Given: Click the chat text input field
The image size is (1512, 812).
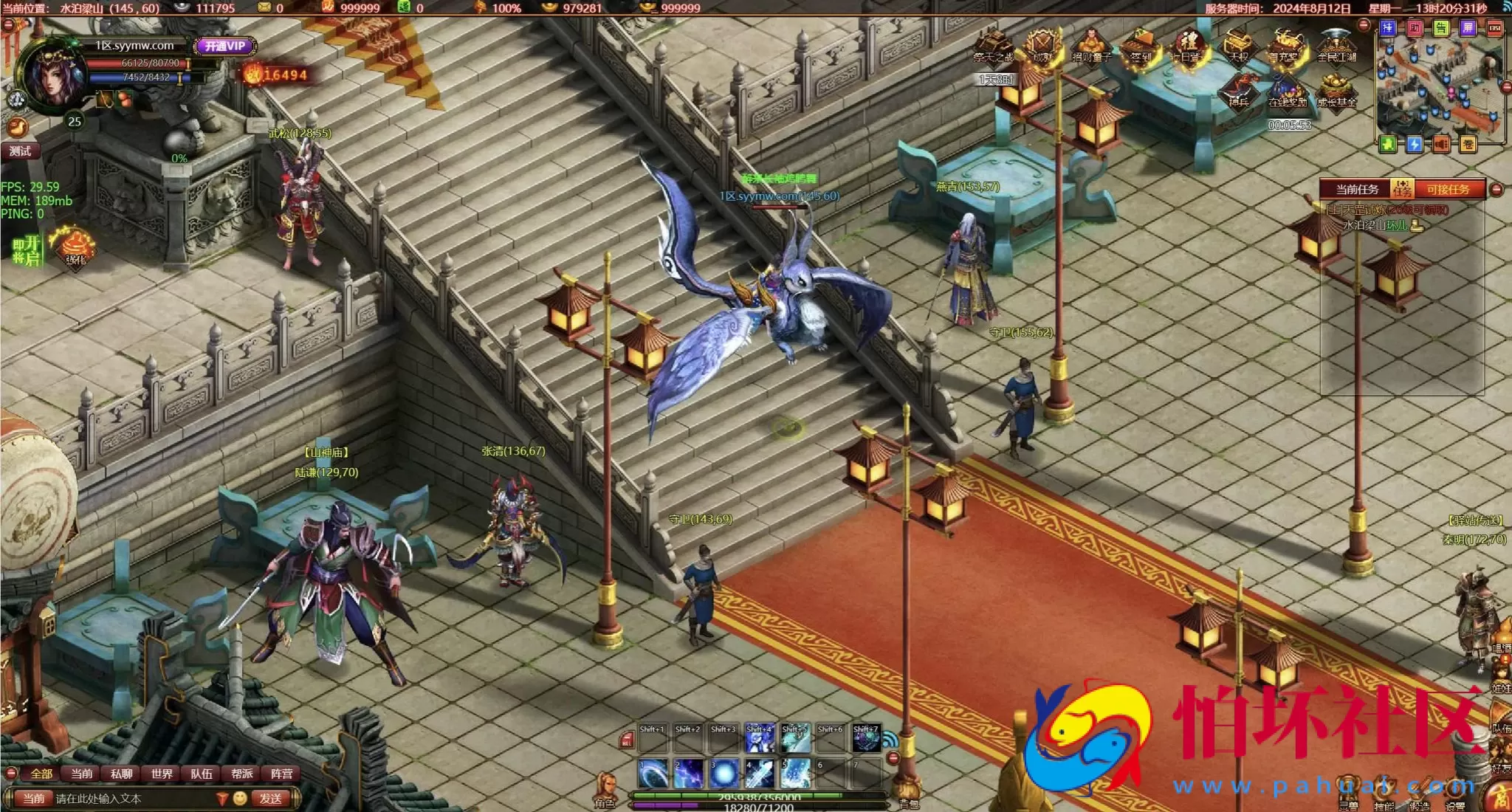Looking at the screenshot, I should pyautogui.click(x=133, y=799).
